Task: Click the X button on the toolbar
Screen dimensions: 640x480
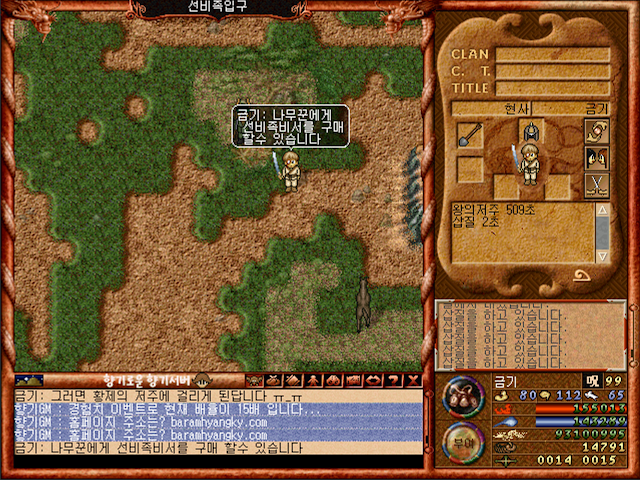Action: click(x=412, y=380)
